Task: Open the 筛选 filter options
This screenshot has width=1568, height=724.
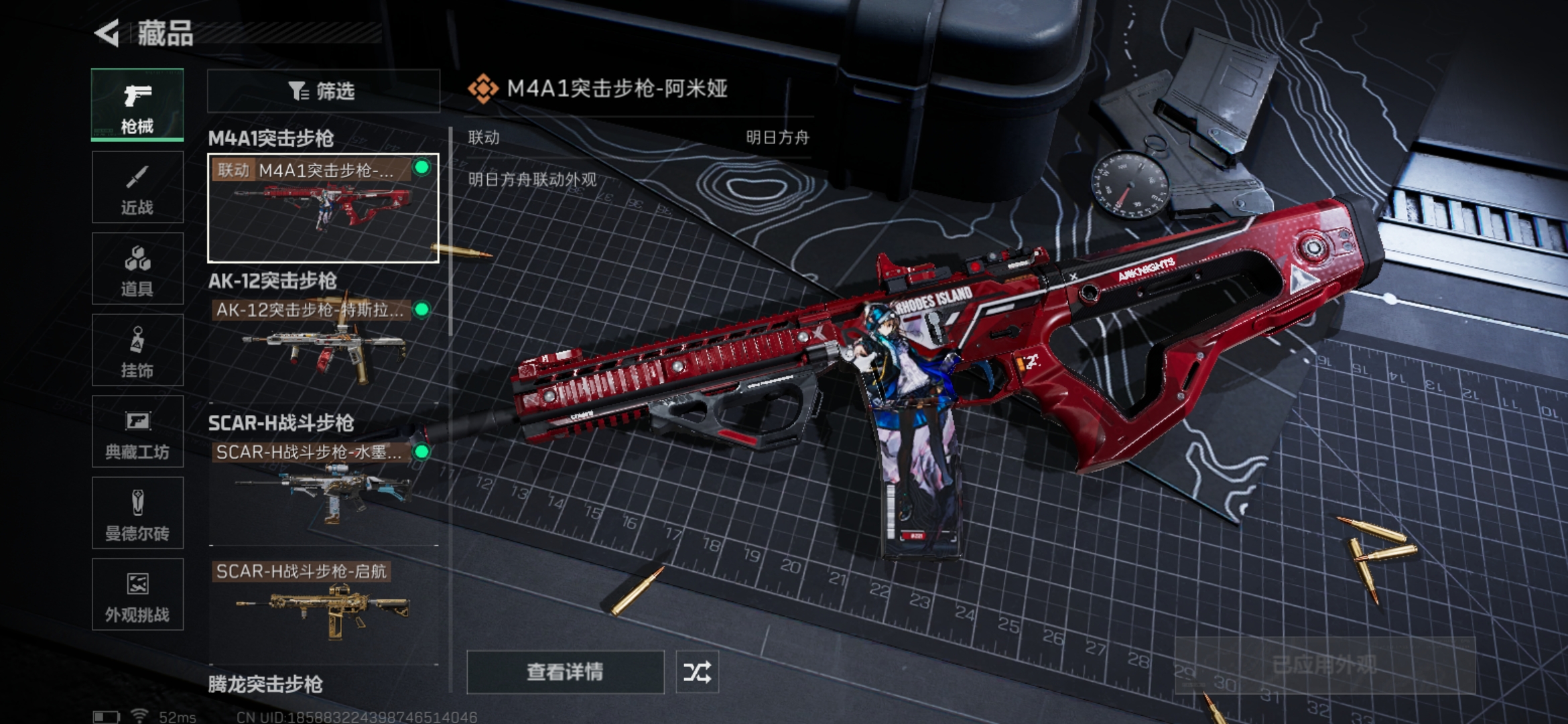Action: pos(324,90)
